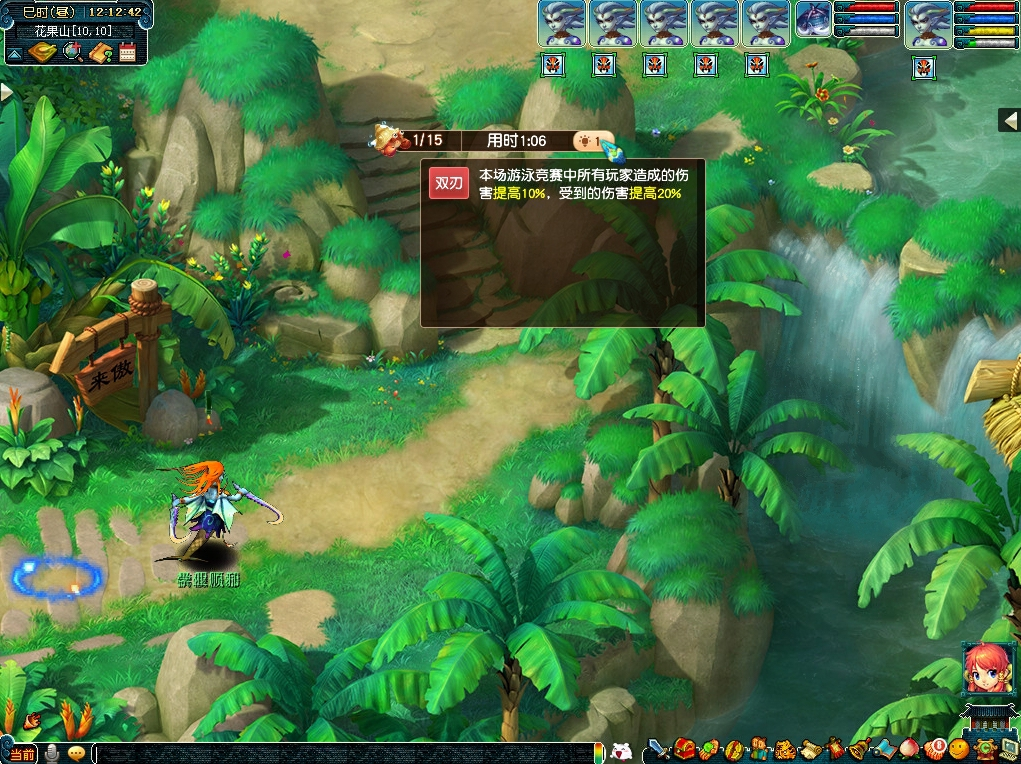Toggle the voice microphone icon

[x=51, y=753]
